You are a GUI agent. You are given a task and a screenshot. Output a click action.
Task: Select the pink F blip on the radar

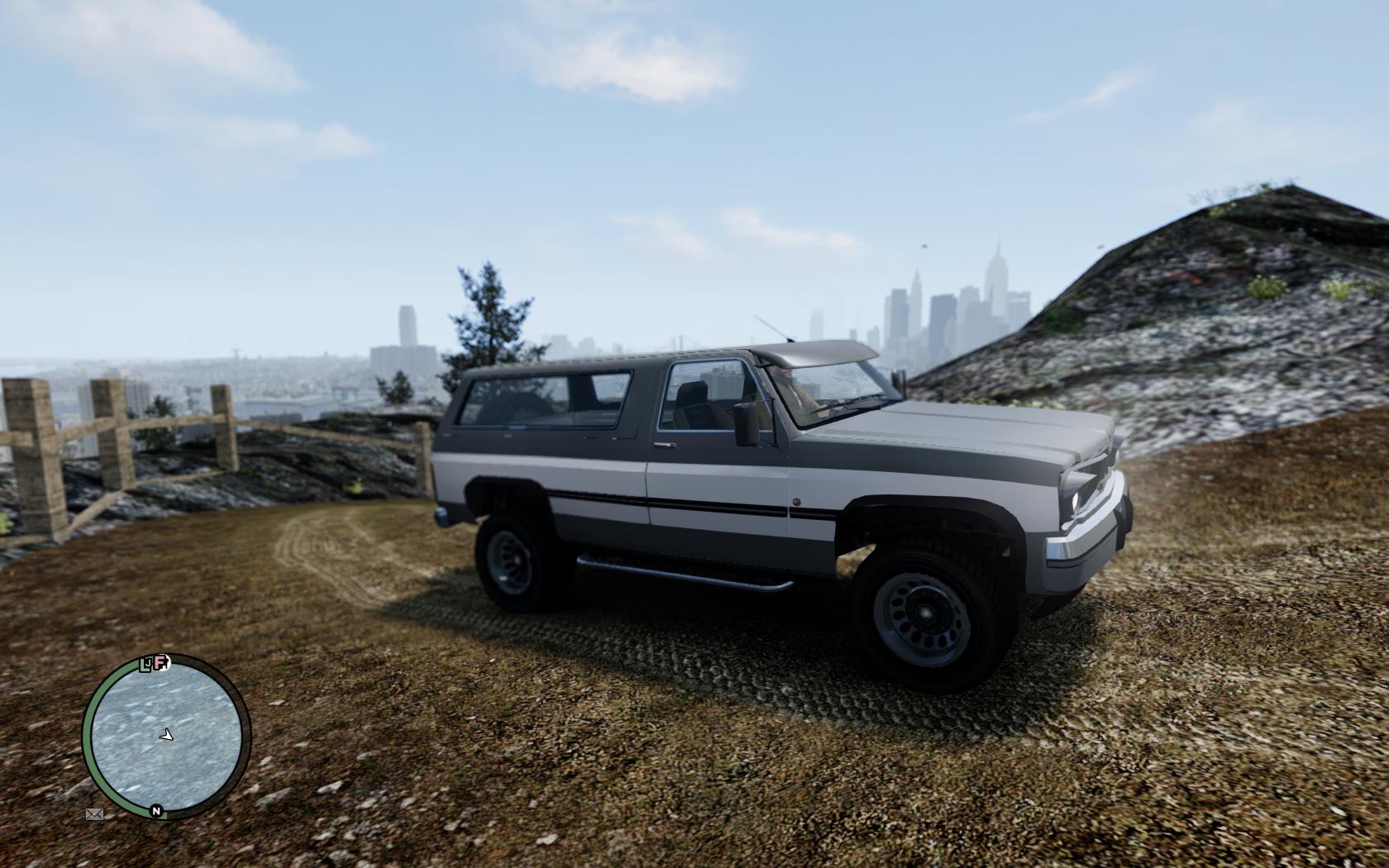pyautogui.click(x=160, y=662)
